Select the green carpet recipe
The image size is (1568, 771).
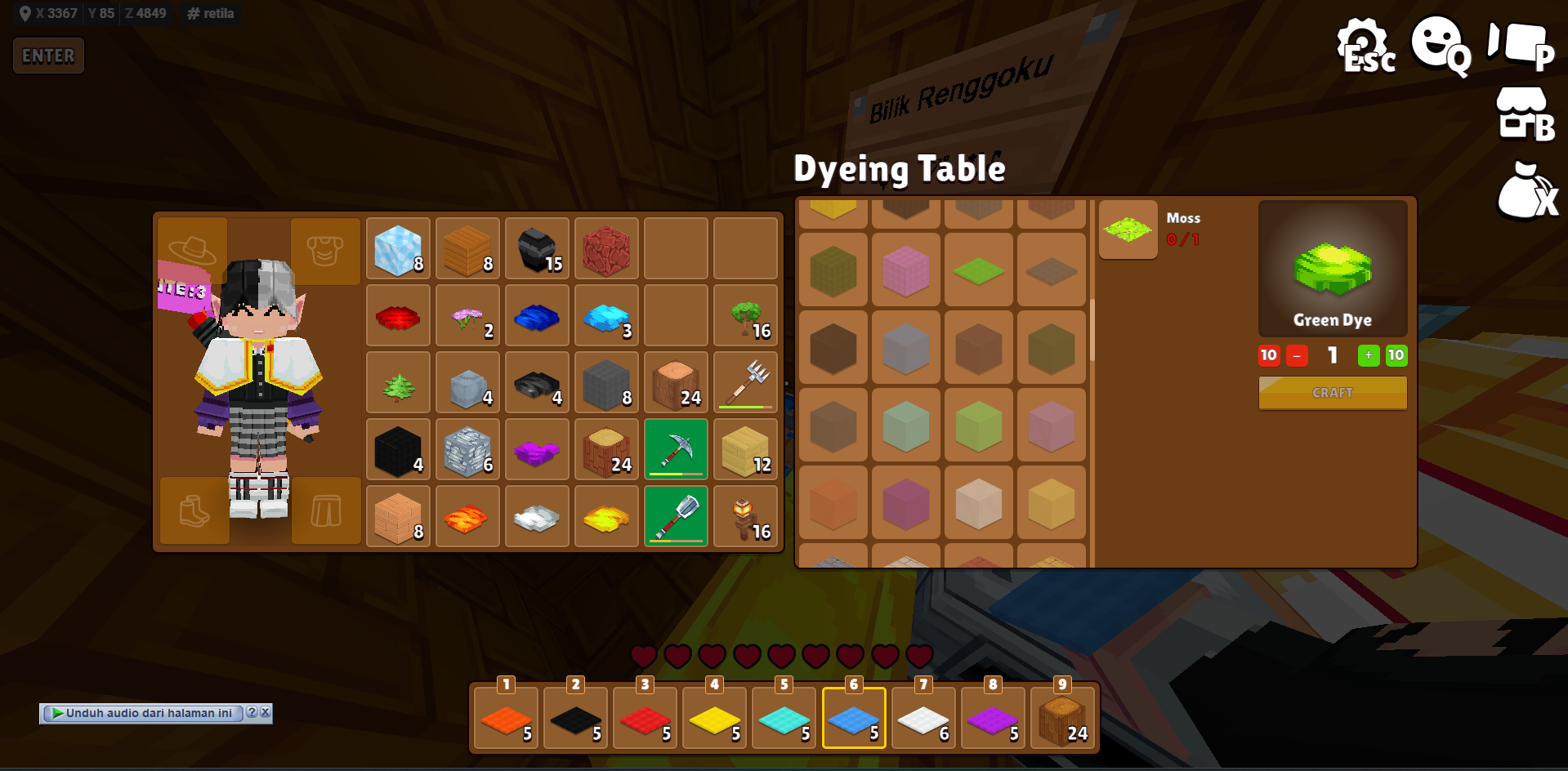click(x=978, y=270)
